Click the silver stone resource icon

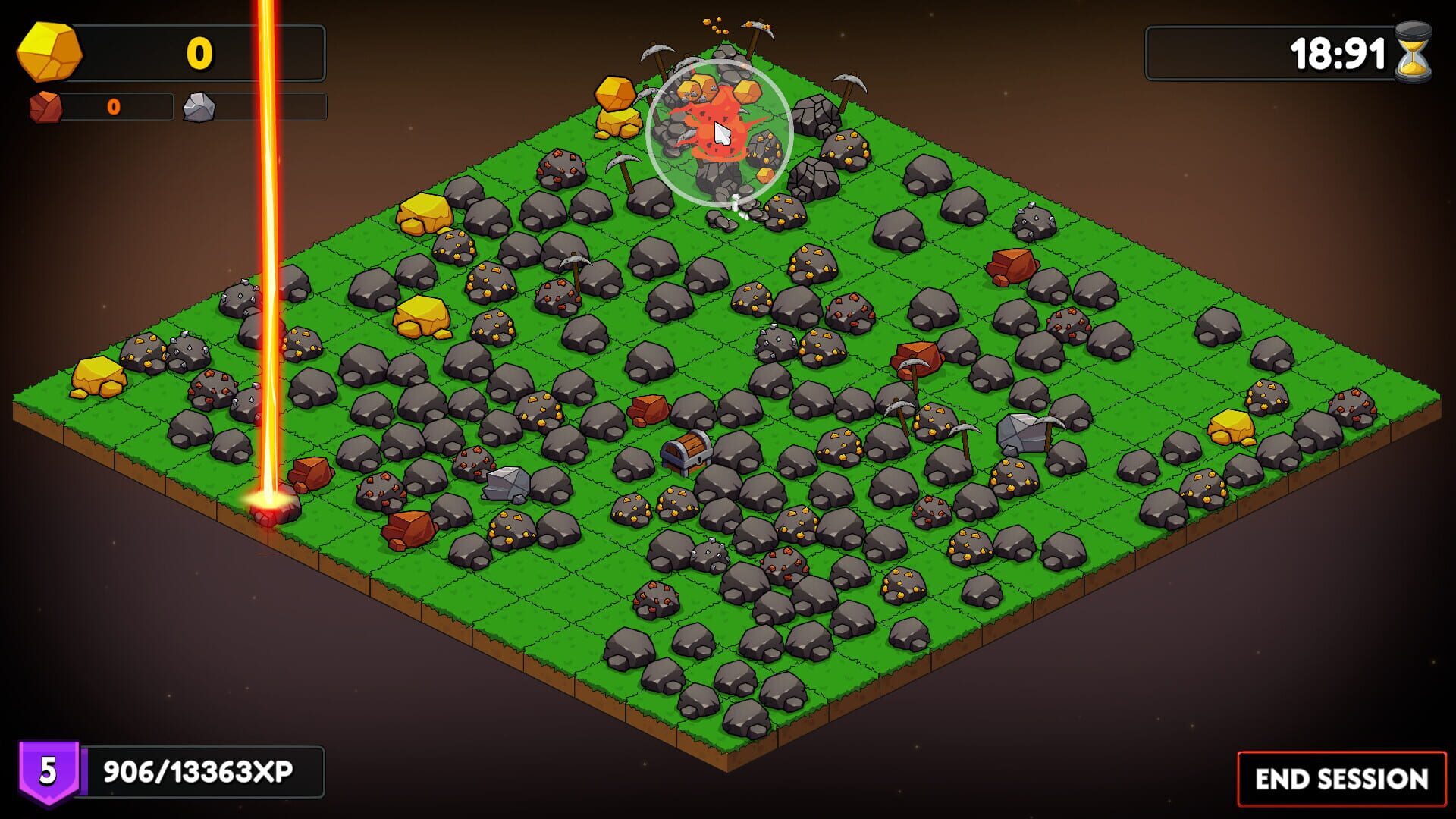199,106
